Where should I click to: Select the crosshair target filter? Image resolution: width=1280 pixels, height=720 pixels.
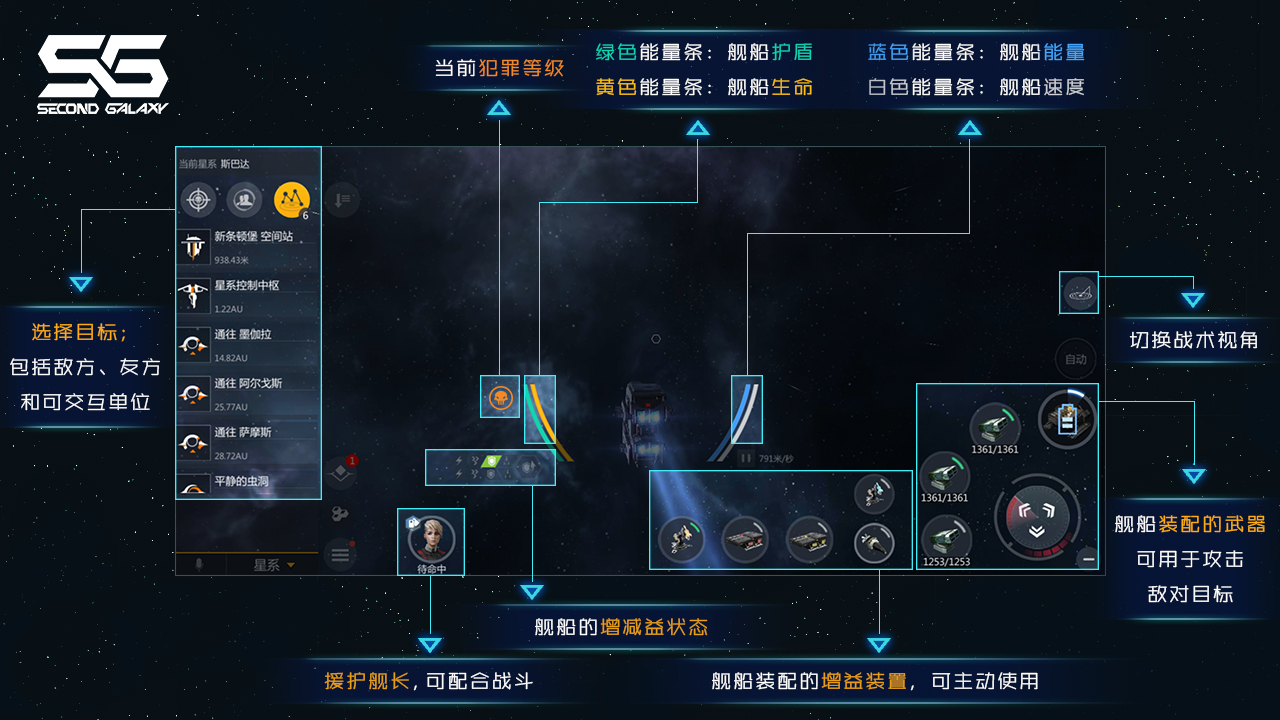[x=198, y=200]
